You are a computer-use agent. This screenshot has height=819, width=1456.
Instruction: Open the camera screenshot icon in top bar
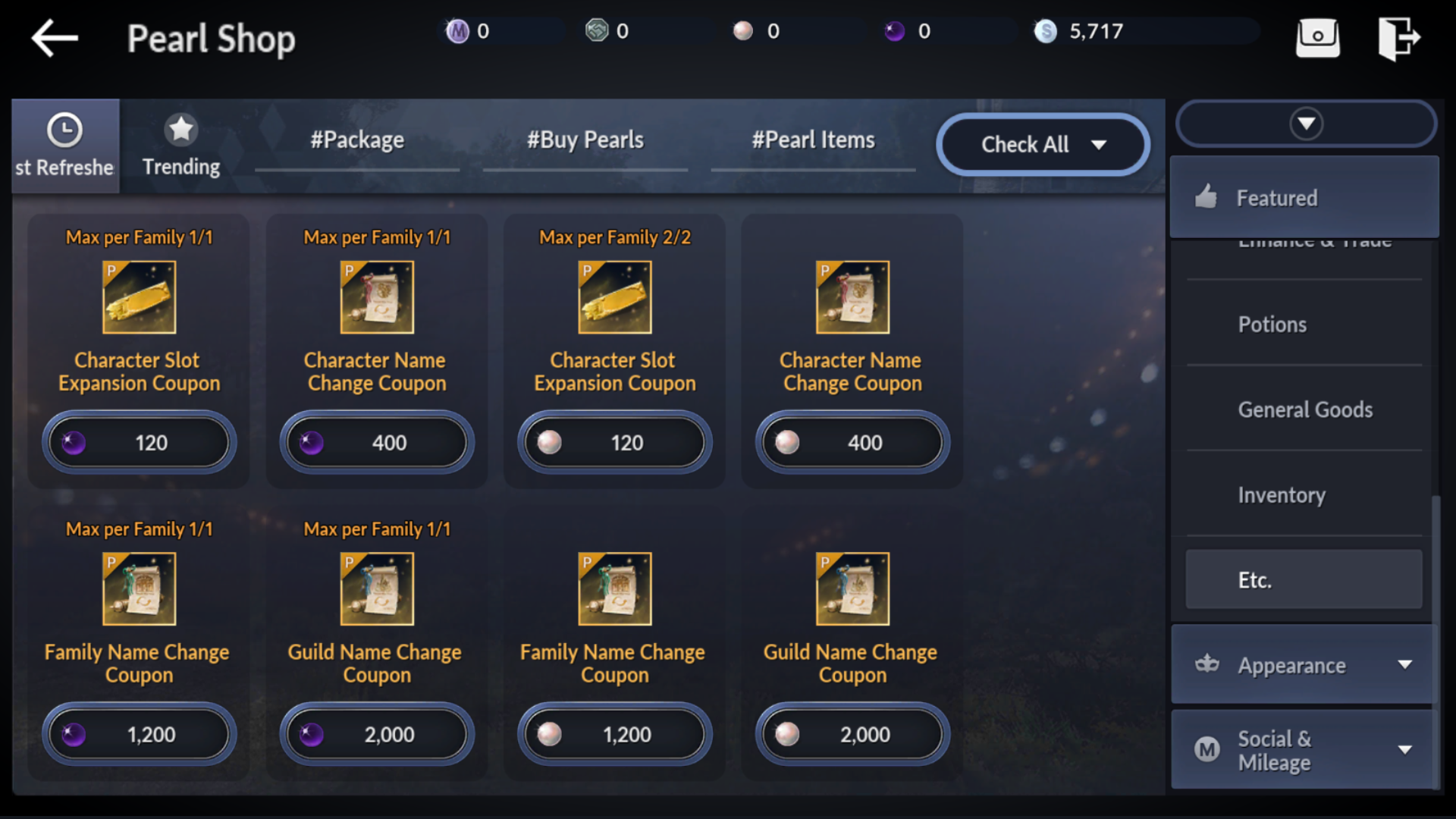pos(1317,38)
